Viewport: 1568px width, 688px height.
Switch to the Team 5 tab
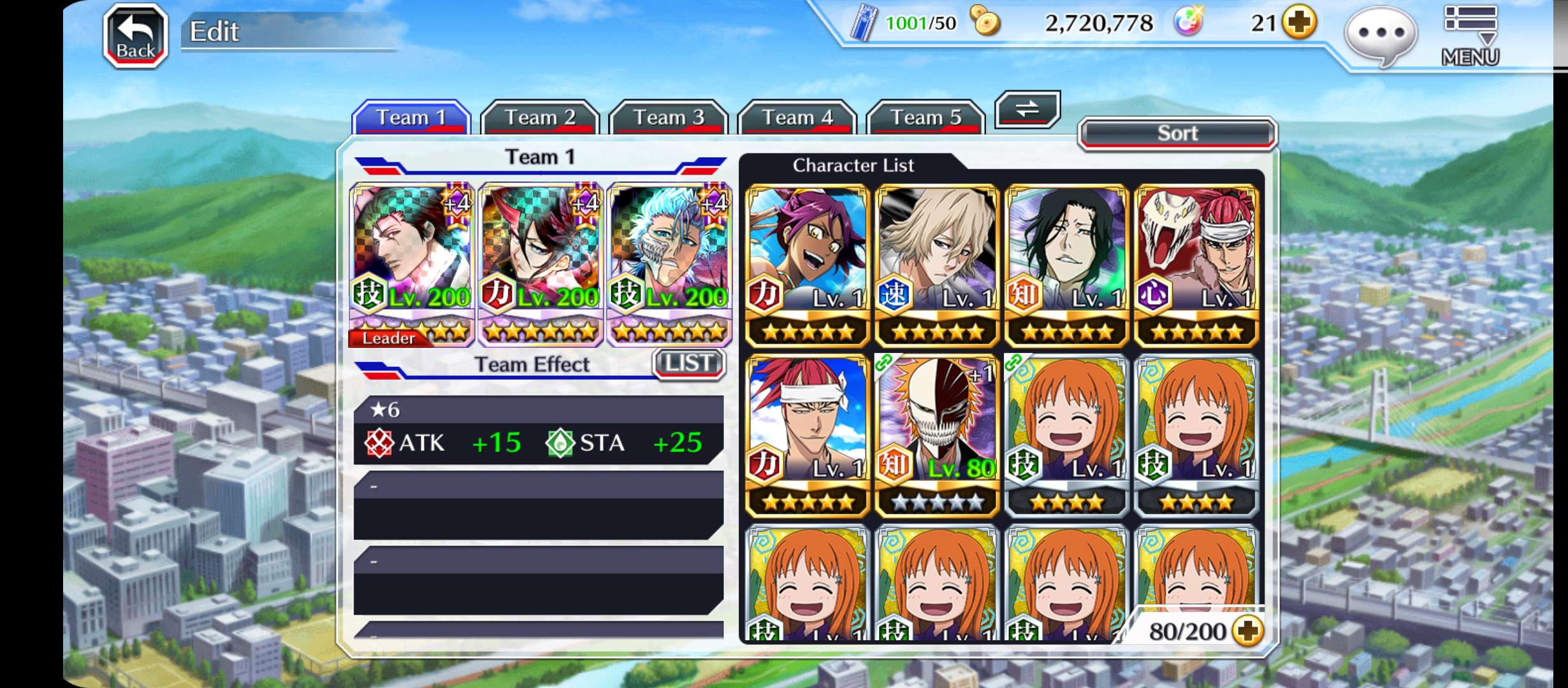coord(926,117)
